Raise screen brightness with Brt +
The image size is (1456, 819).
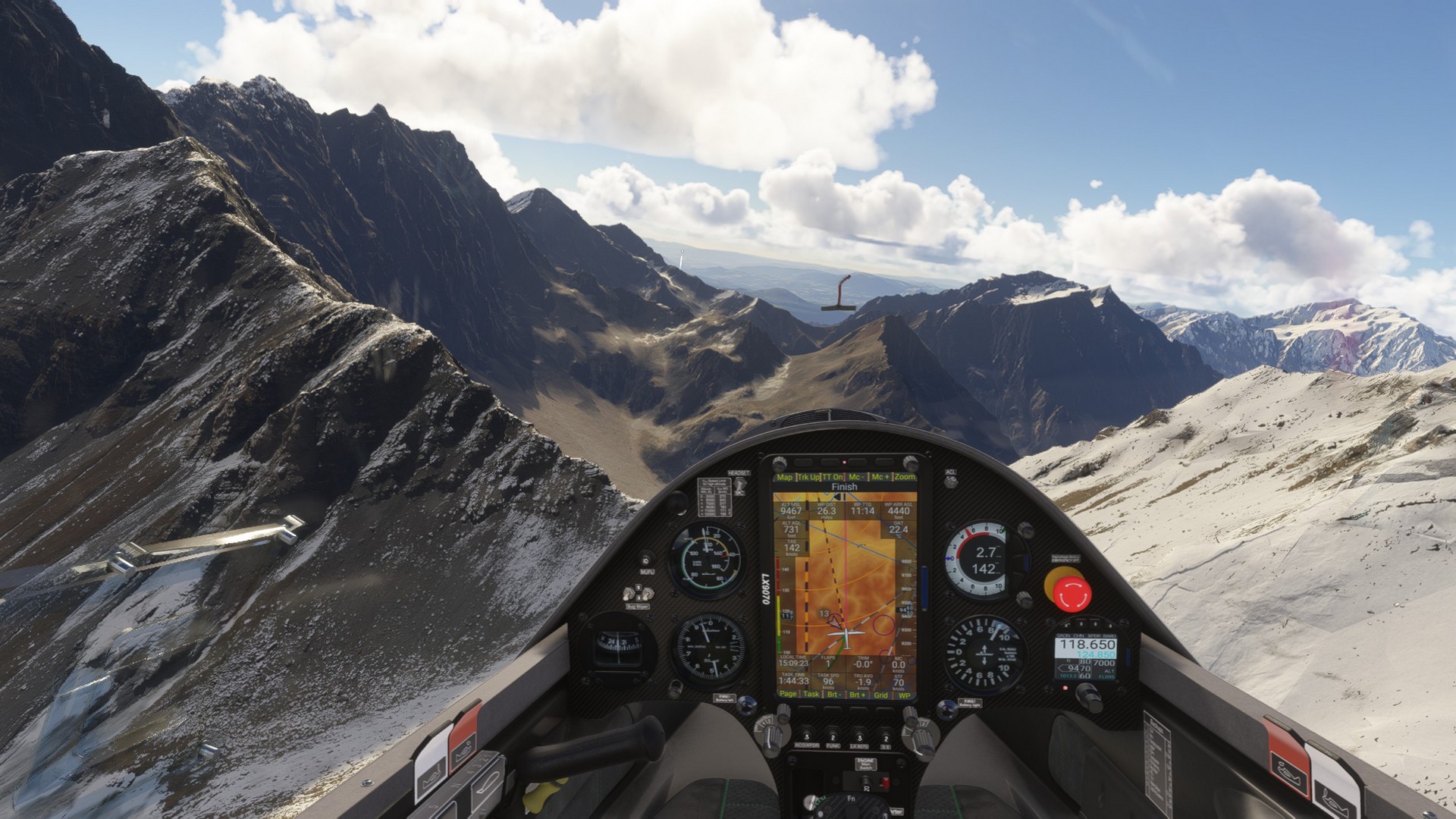point(858,694)
